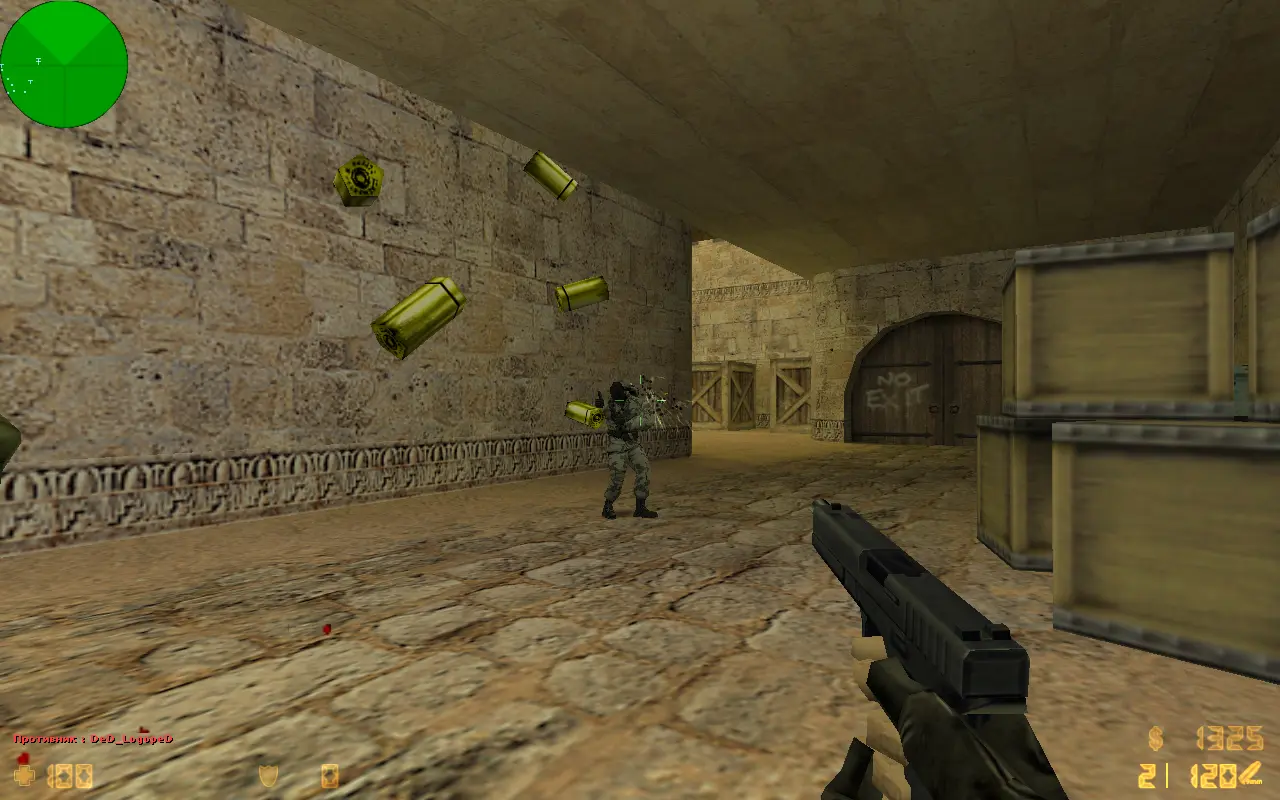The width and height of the screenshot is (1280, 800).
Task: Select the 9mm bullet ammo icon
Action: point(1251,776)
